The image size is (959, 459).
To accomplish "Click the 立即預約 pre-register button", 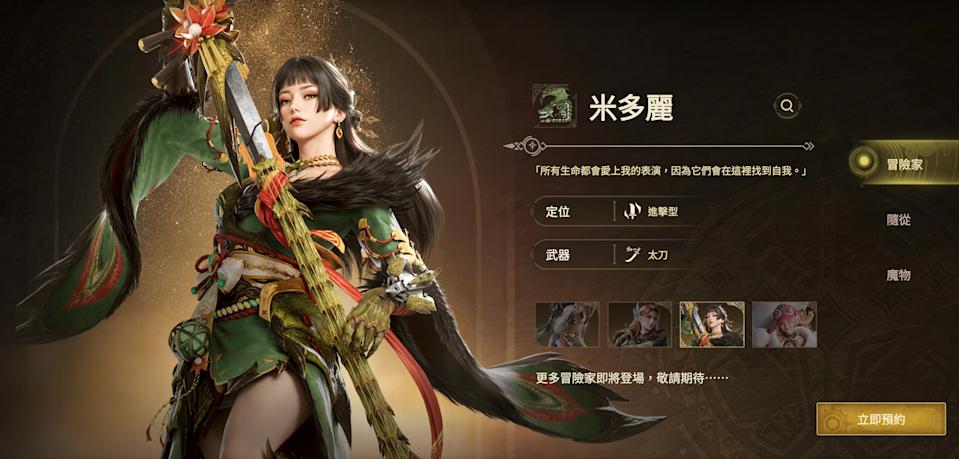I will pyautogui.click(x=880, y=419).
